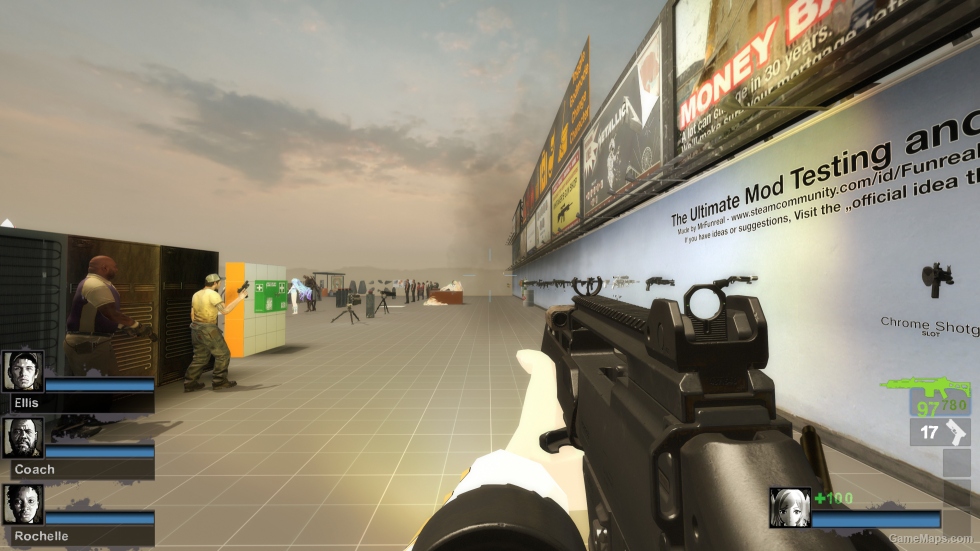Select Ellis's teammate portrait
The width and height of the screenshot is (980, 551).
coord(22,371)
